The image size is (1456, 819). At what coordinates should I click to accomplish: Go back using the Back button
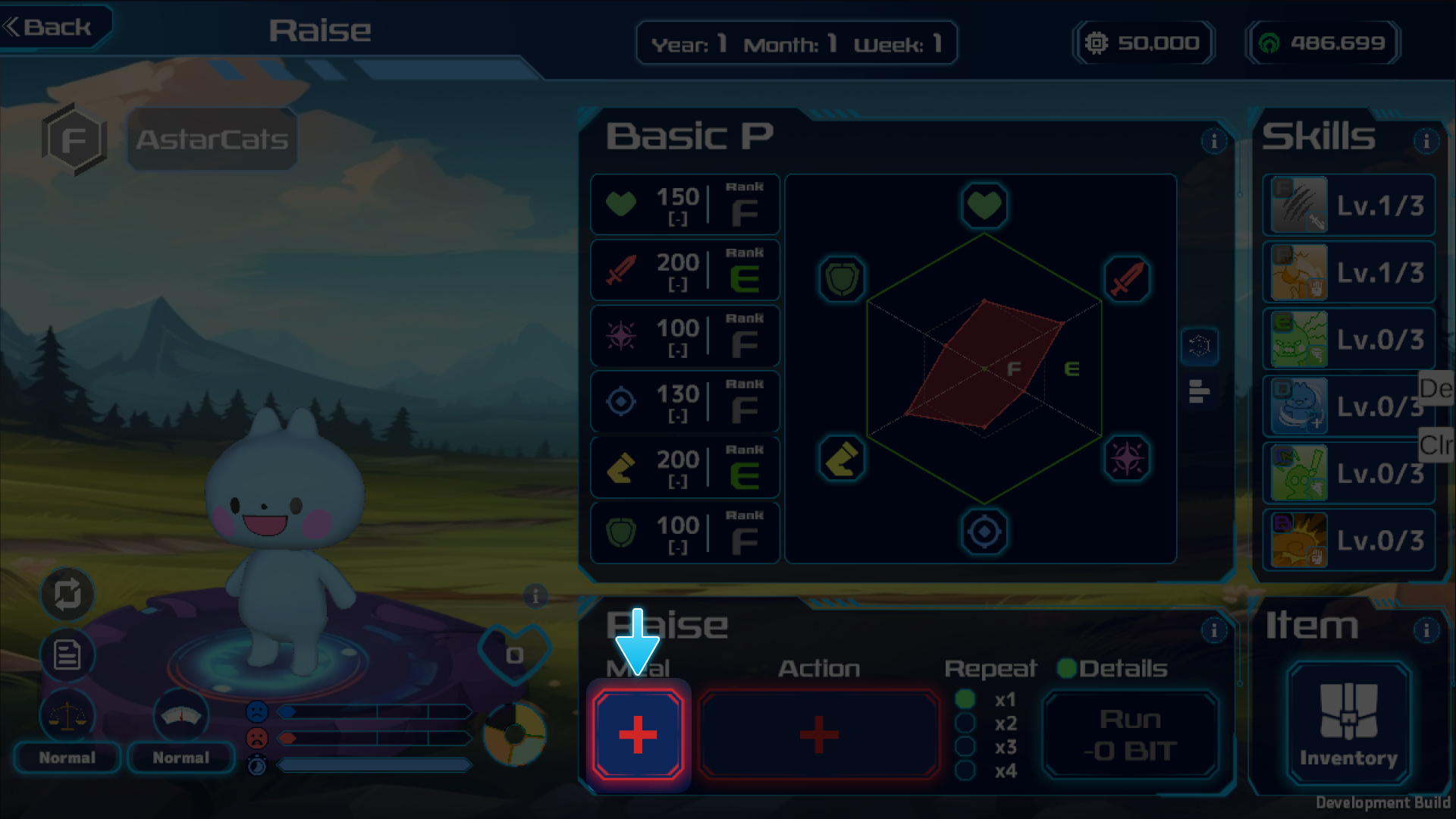[50, 27]
